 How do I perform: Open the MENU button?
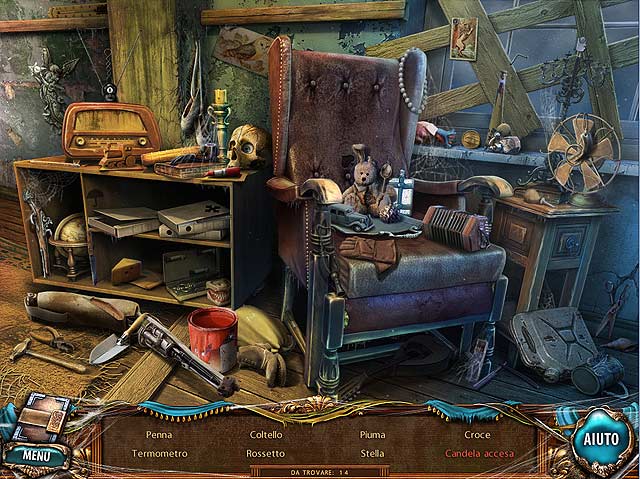click(x=36, y=456)
